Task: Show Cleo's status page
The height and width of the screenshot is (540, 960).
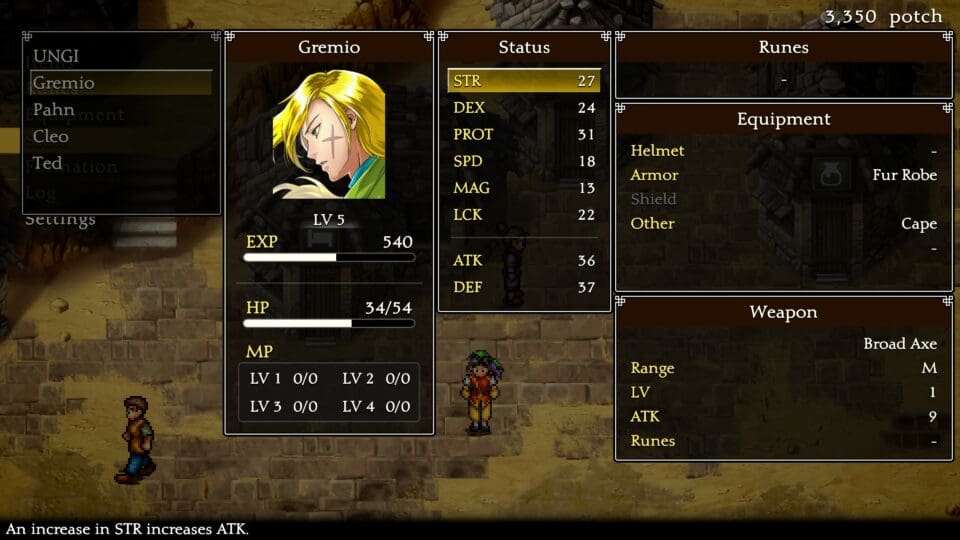Action: 51,136
